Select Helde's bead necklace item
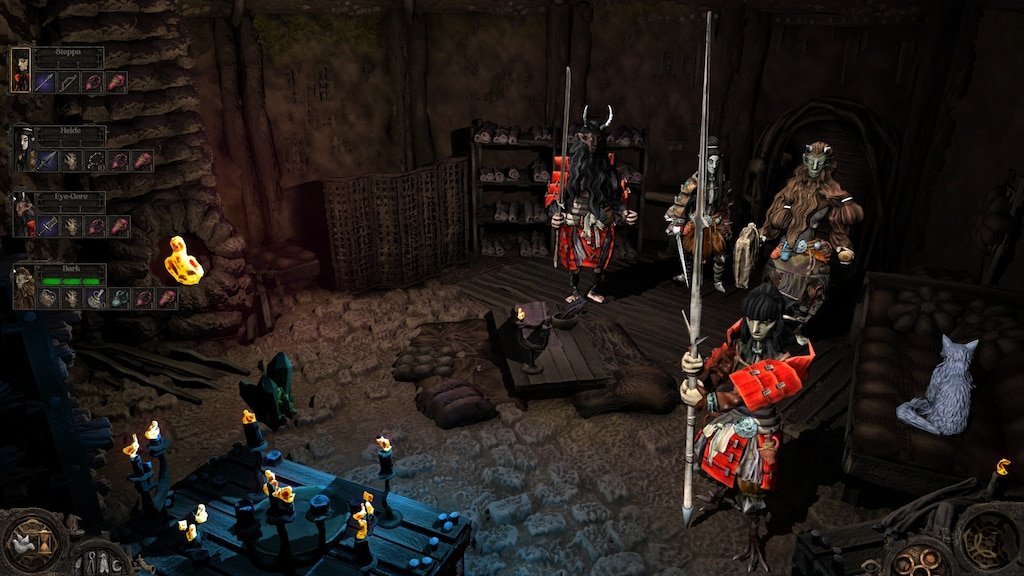1024x576 pixels. click(95, 160)
